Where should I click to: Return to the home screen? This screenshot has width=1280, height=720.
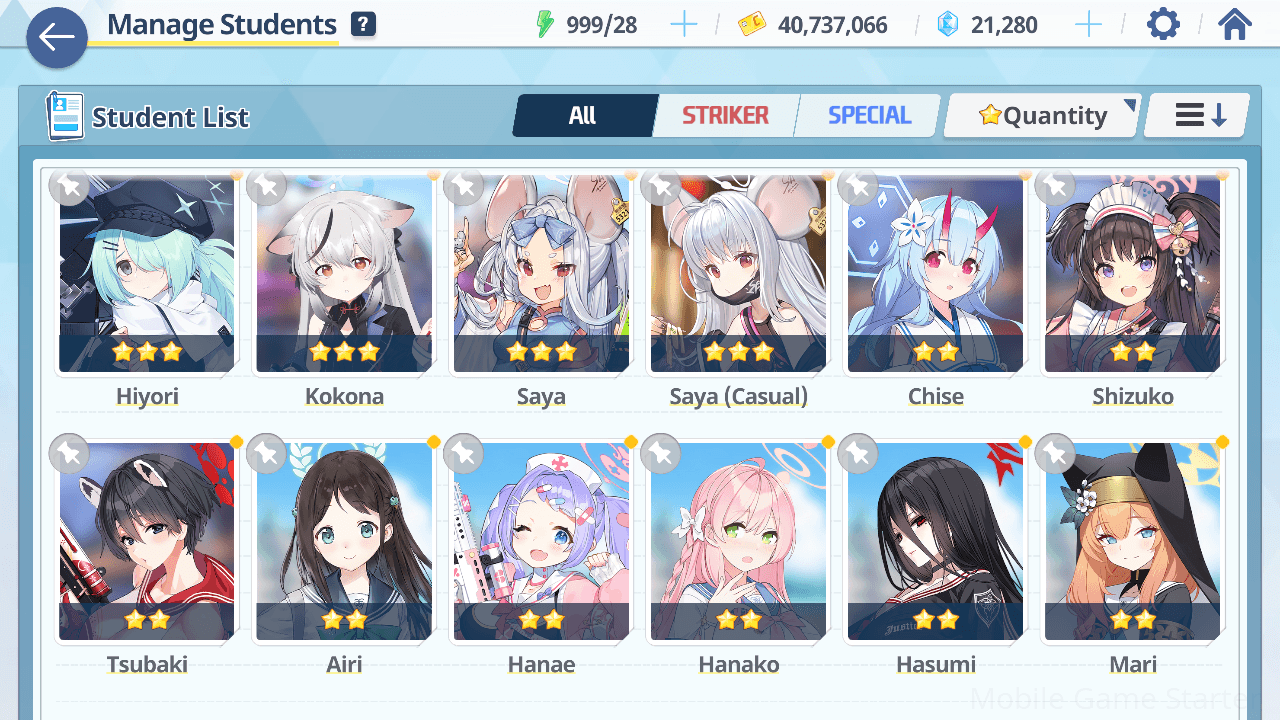coord(1235,25)
